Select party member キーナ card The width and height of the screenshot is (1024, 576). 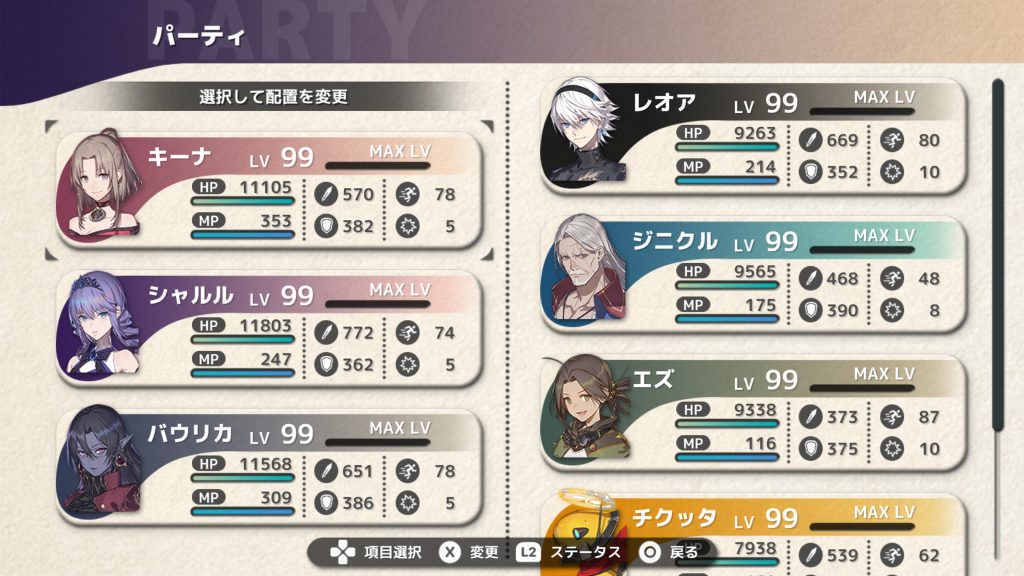click(270, 187)
